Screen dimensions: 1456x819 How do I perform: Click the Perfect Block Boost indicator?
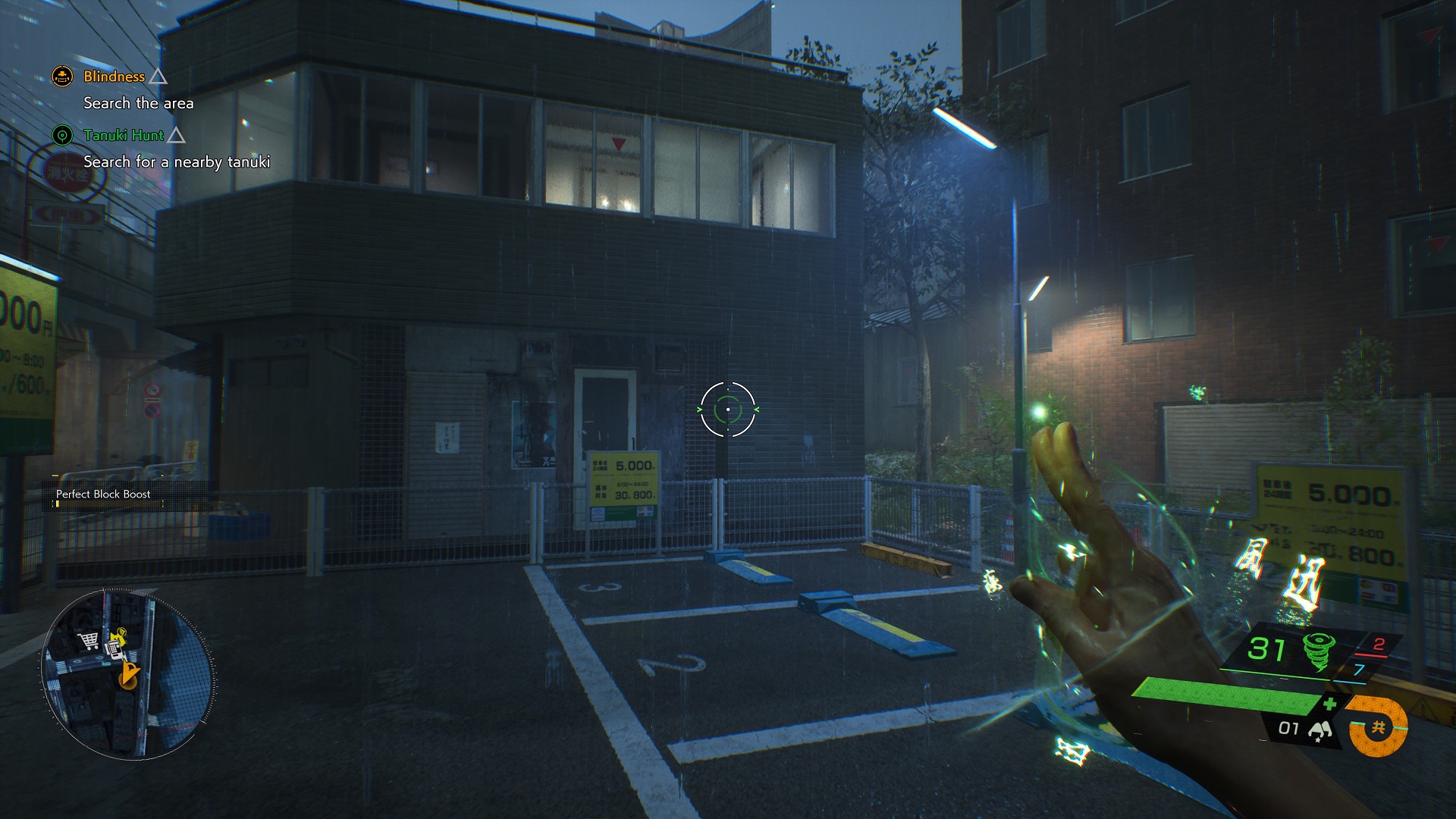[103, 494]
